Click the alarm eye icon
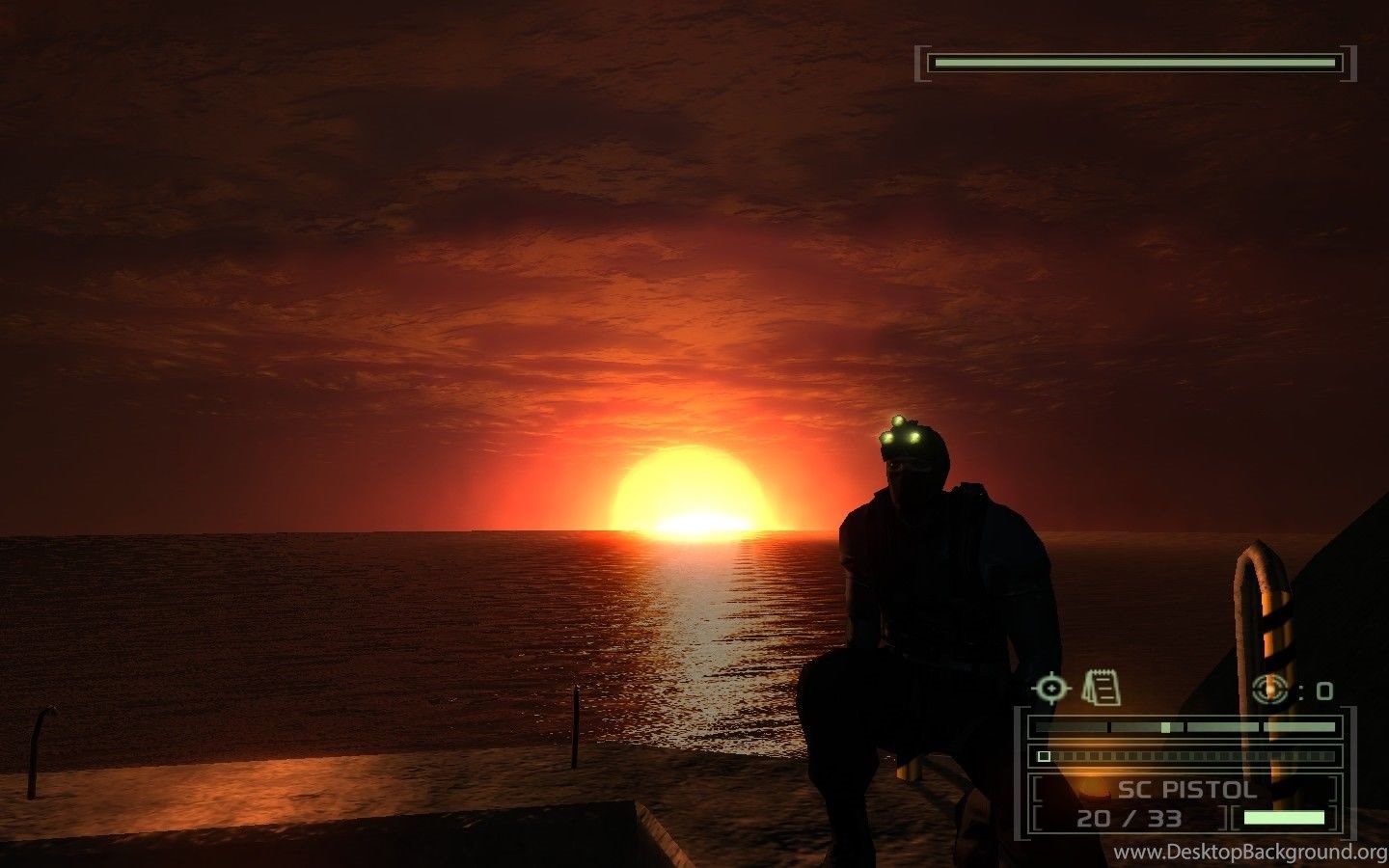This screenshot has width=1389, height=868. click(x=1270, y=689)
